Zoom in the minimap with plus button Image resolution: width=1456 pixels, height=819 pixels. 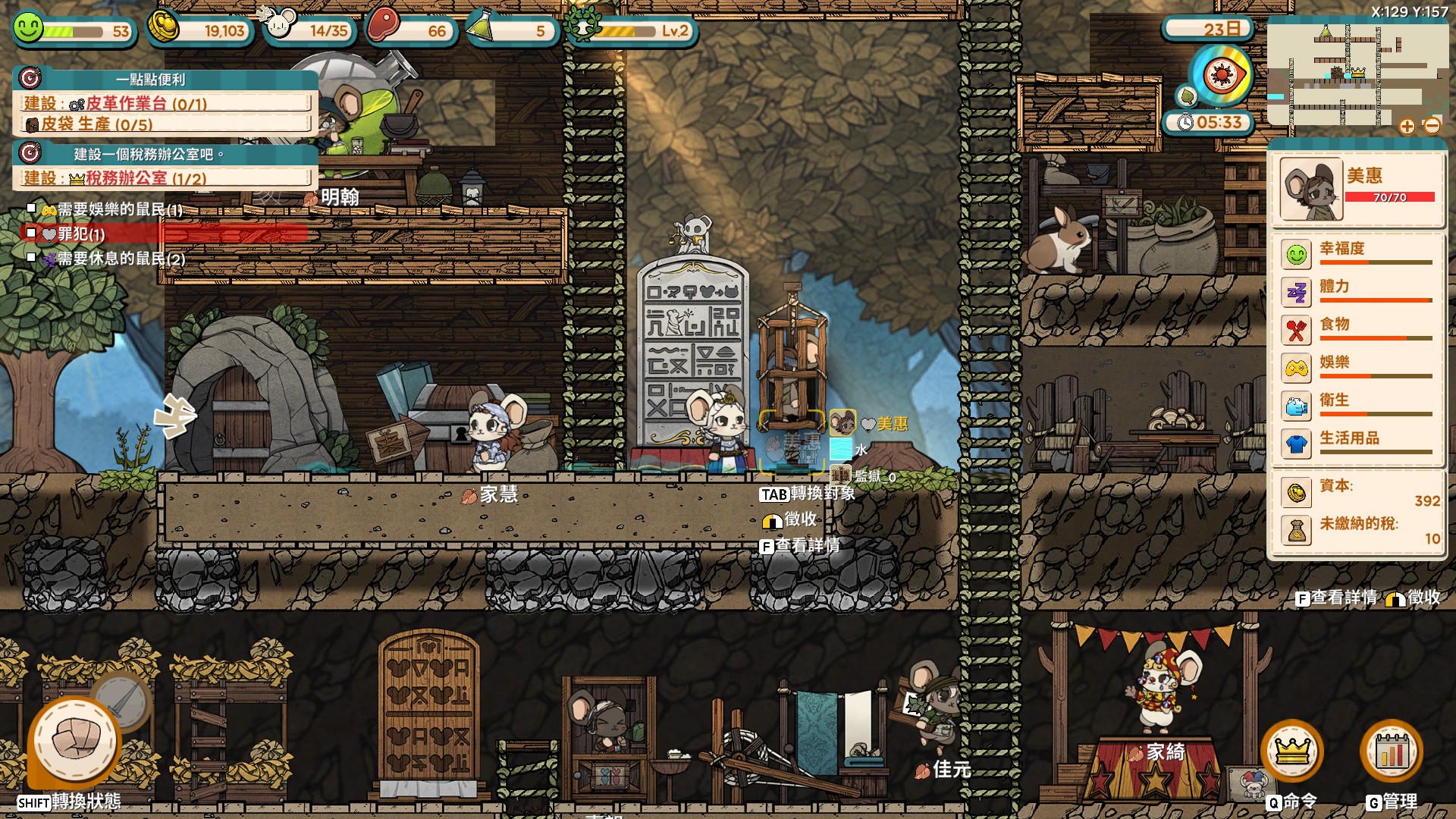1407,127
